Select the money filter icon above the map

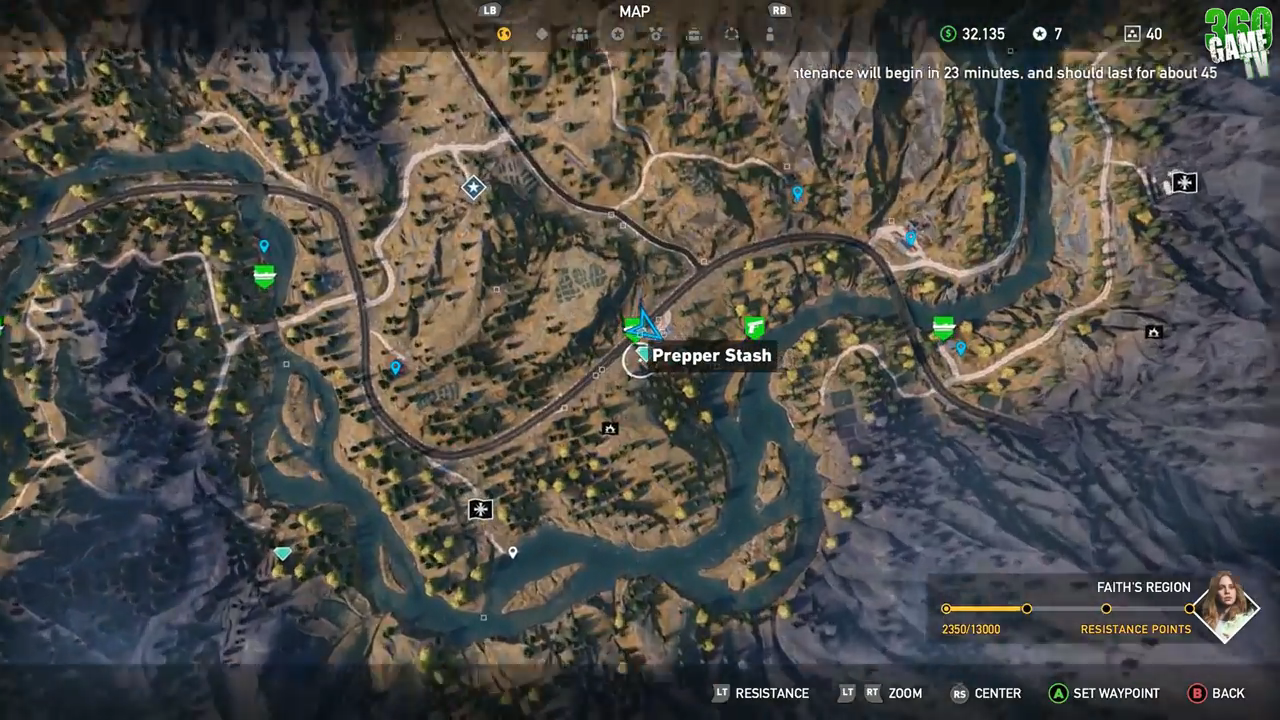click(x=503, y=33)
